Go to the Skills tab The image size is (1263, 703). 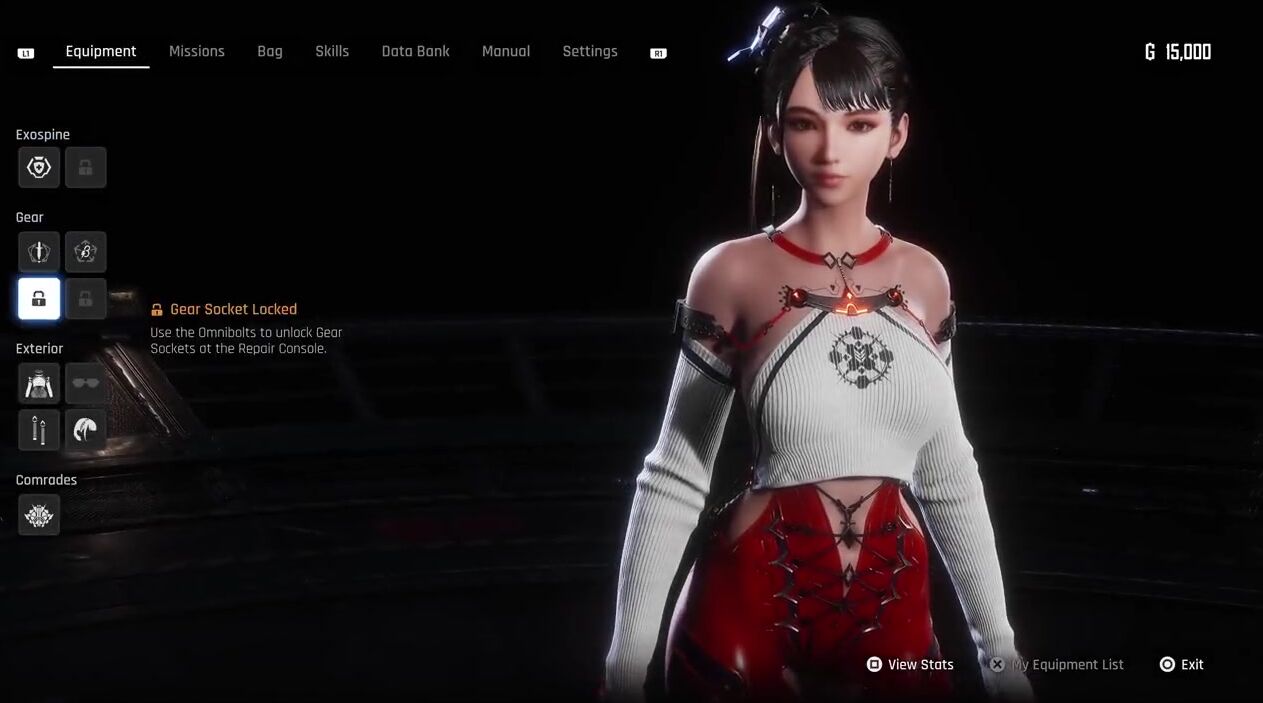click(x=332, y=51)
